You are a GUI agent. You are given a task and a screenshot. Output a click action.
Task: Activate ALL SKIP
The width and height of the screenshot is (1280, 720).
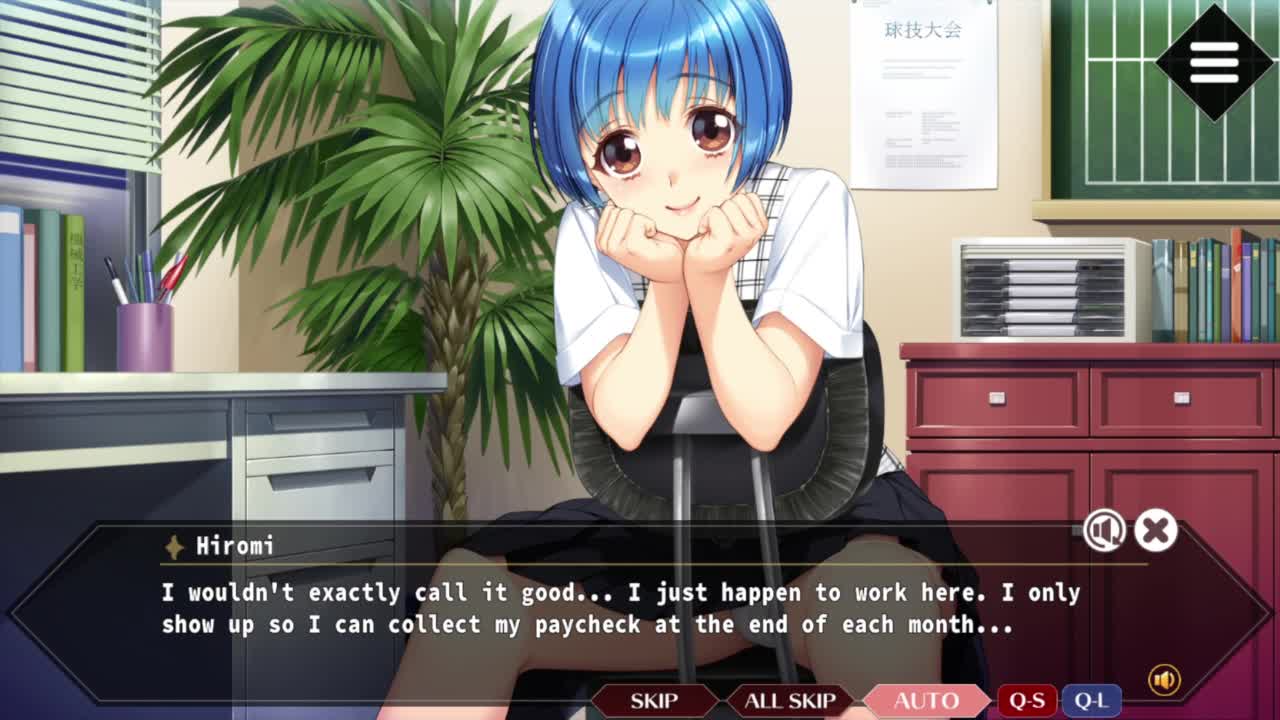(x=789, y=700)
